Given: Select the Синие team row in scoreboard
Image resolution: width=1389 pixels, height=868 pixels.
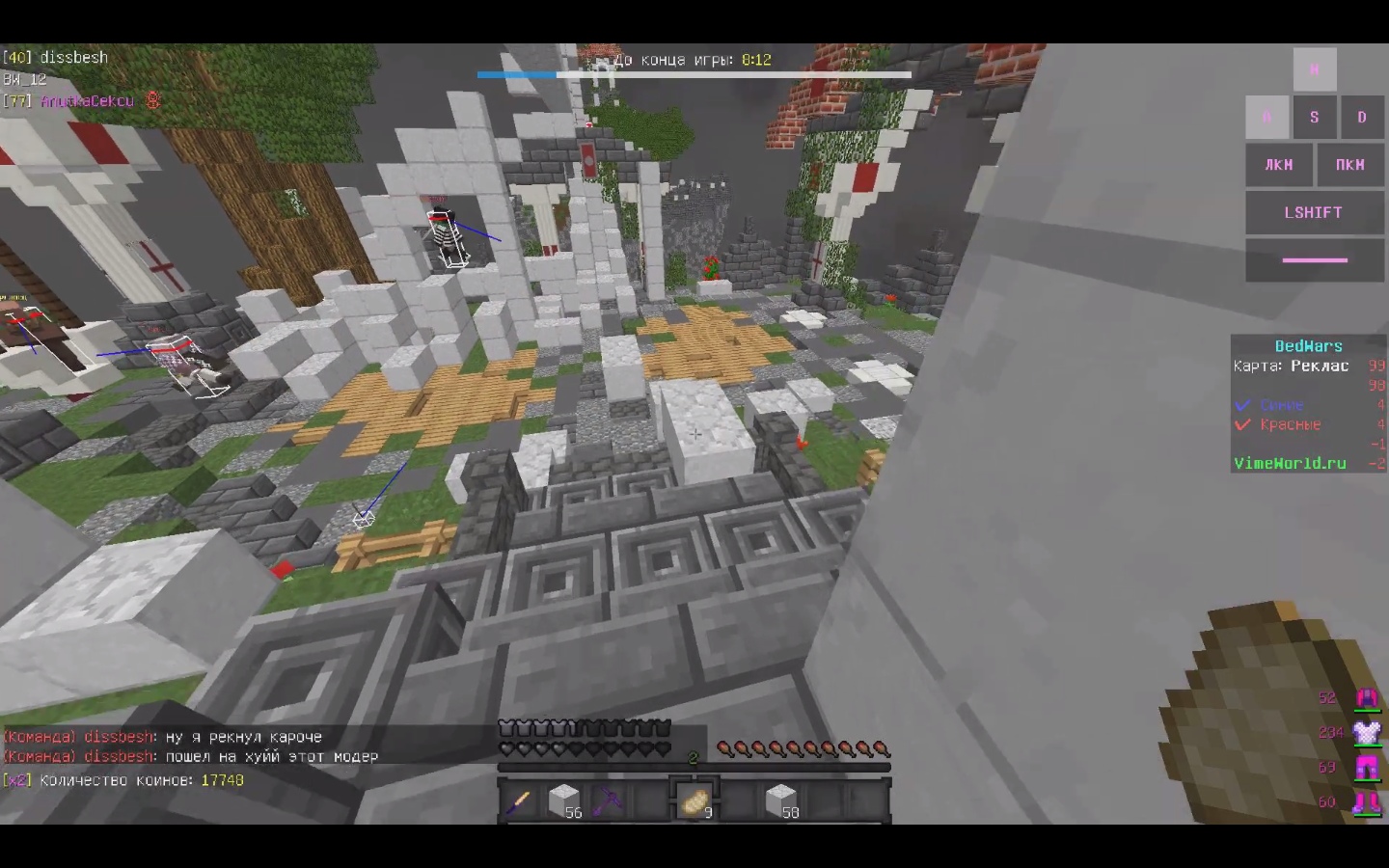Looking at the screenshot, I should (1281, 405).
